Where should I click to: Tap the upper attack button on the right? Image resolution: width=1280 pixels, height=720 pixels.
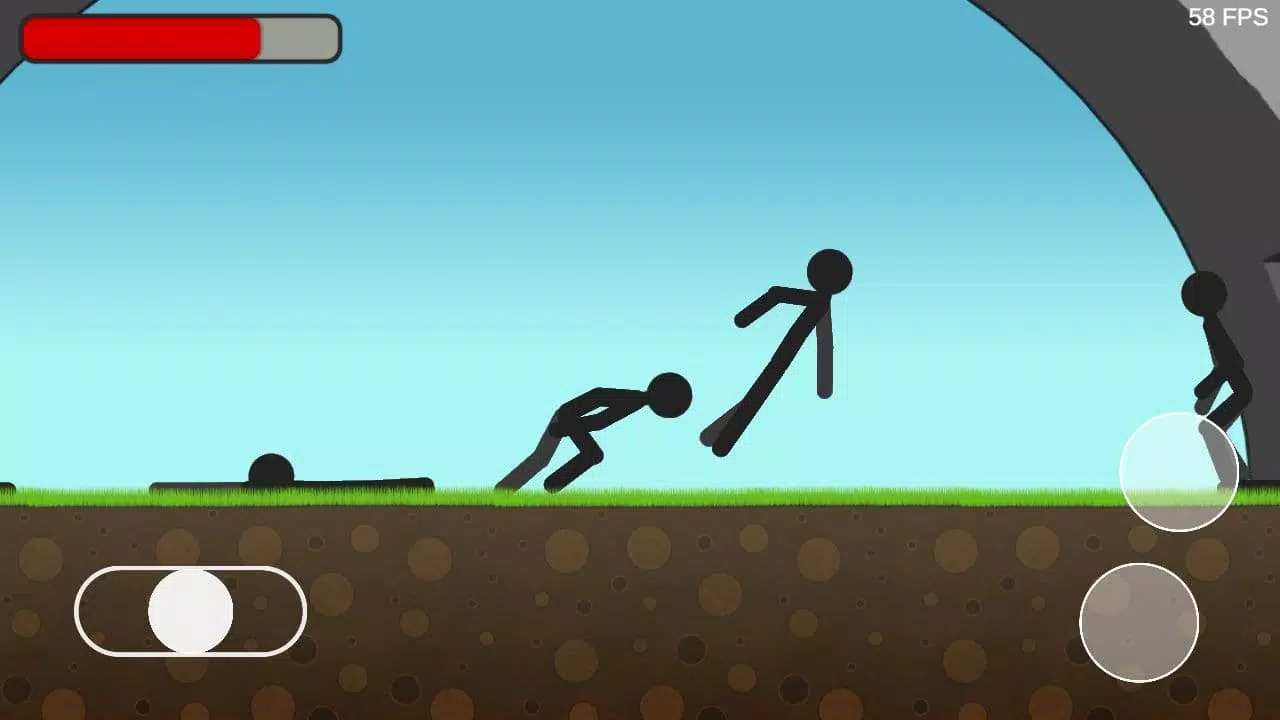[1180, 472]
